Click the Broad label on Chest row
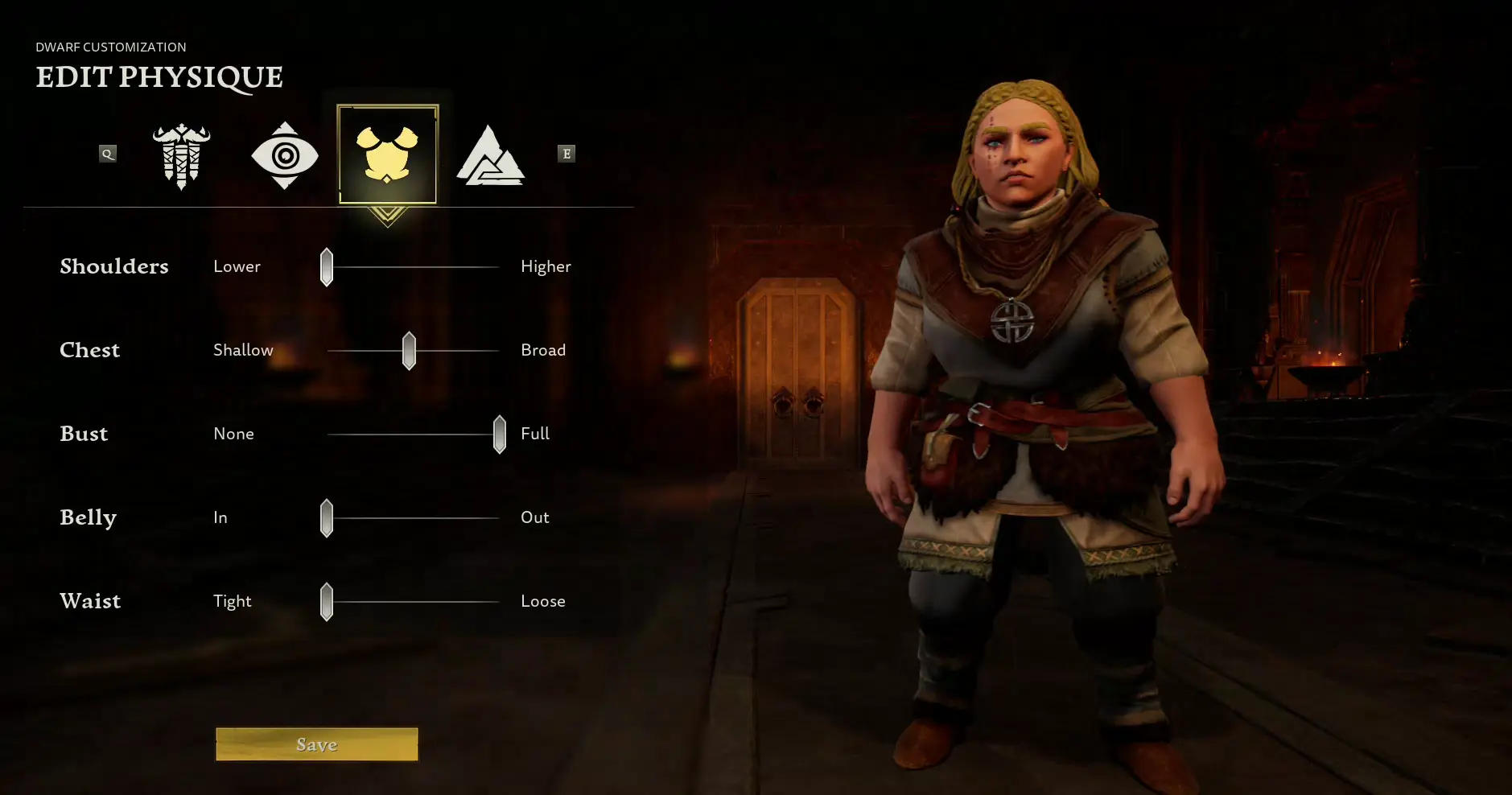Screen dimensions: 1512x795 543,350
